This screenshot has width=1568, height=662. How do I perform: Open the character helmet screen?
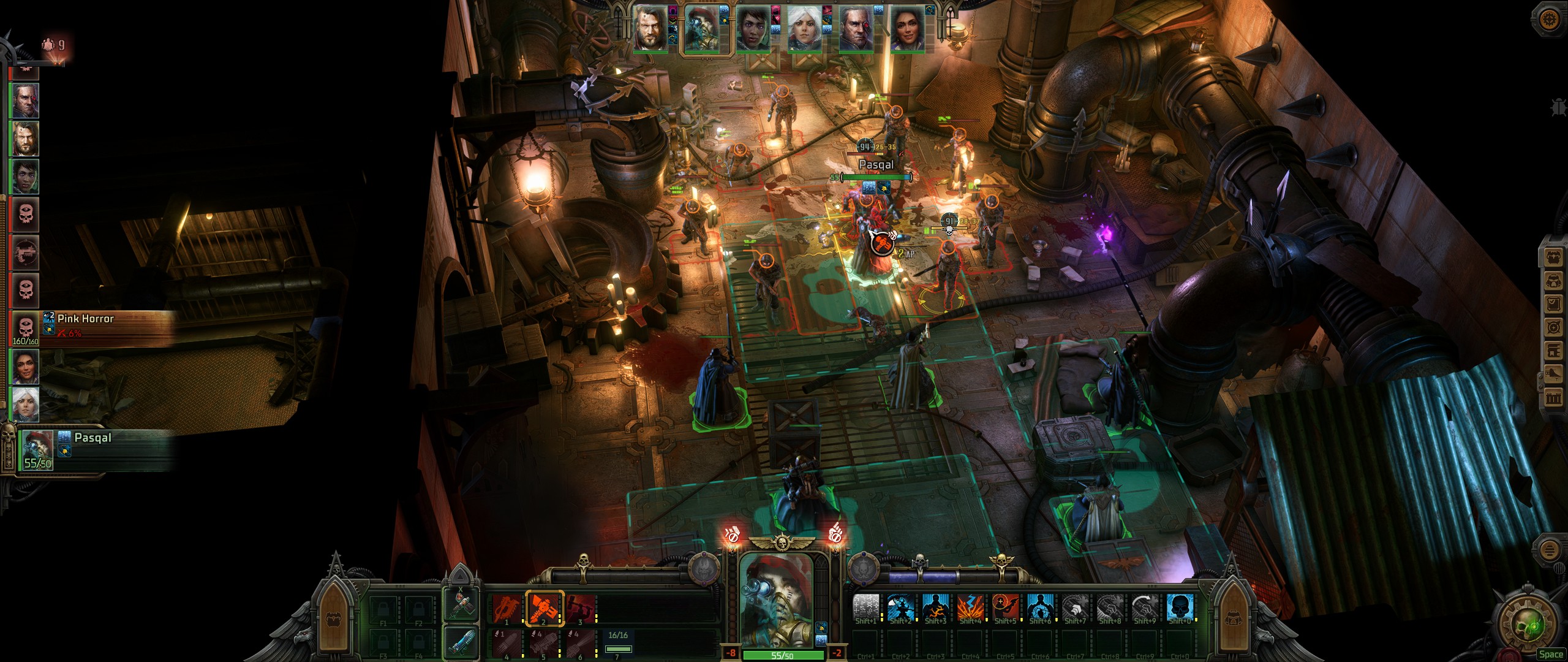click(1553, 281)
